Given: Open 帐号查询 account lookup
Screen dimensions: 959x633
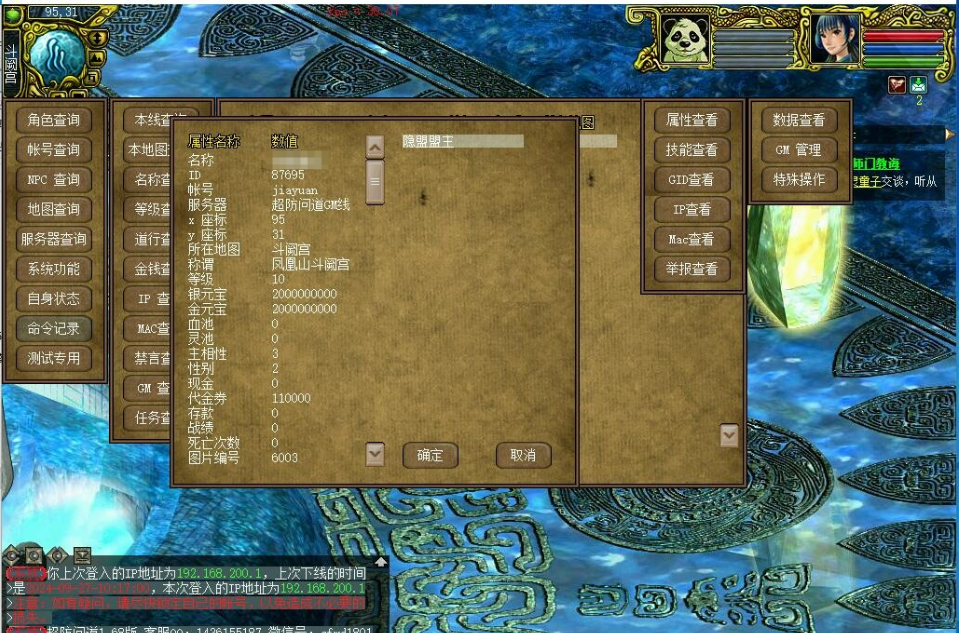Looking at the screenshot, I should [54, 150].
